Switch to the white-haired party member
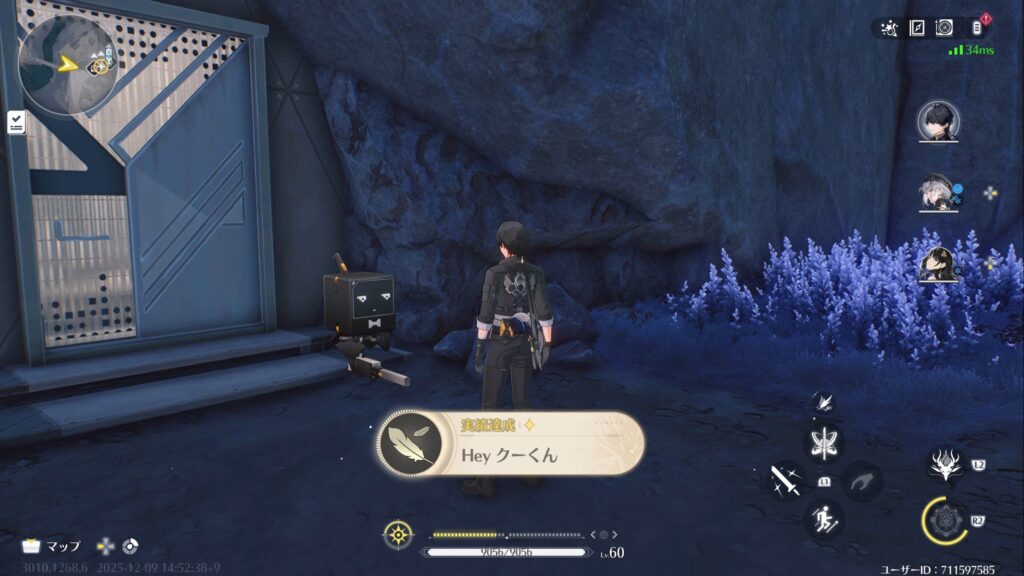The height and width of the screenshot is (576, 1024). 938,193
